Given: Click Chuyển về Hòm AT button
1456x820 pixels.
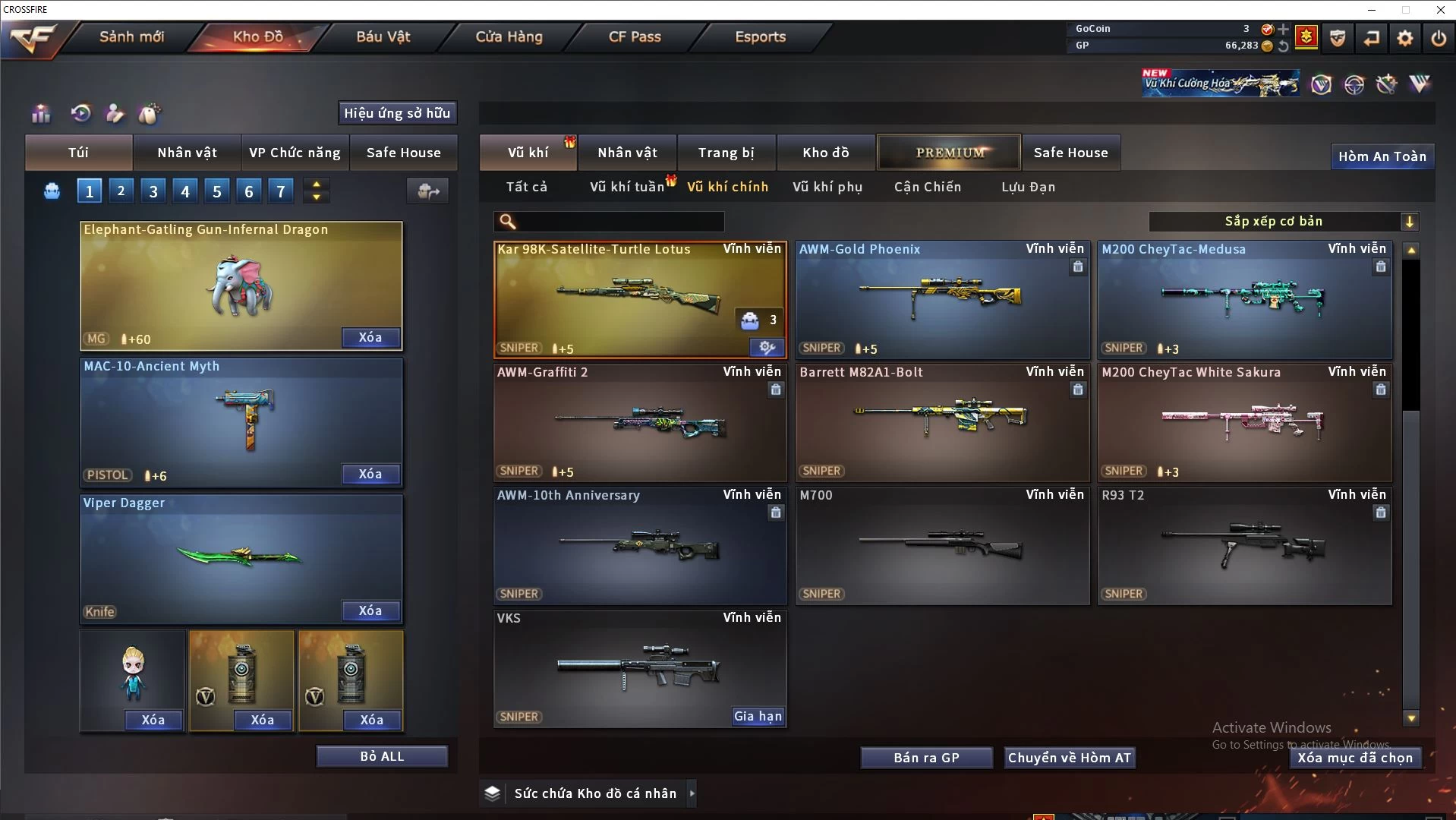Looking at the screenshot, I should (x=1069, y=758).
